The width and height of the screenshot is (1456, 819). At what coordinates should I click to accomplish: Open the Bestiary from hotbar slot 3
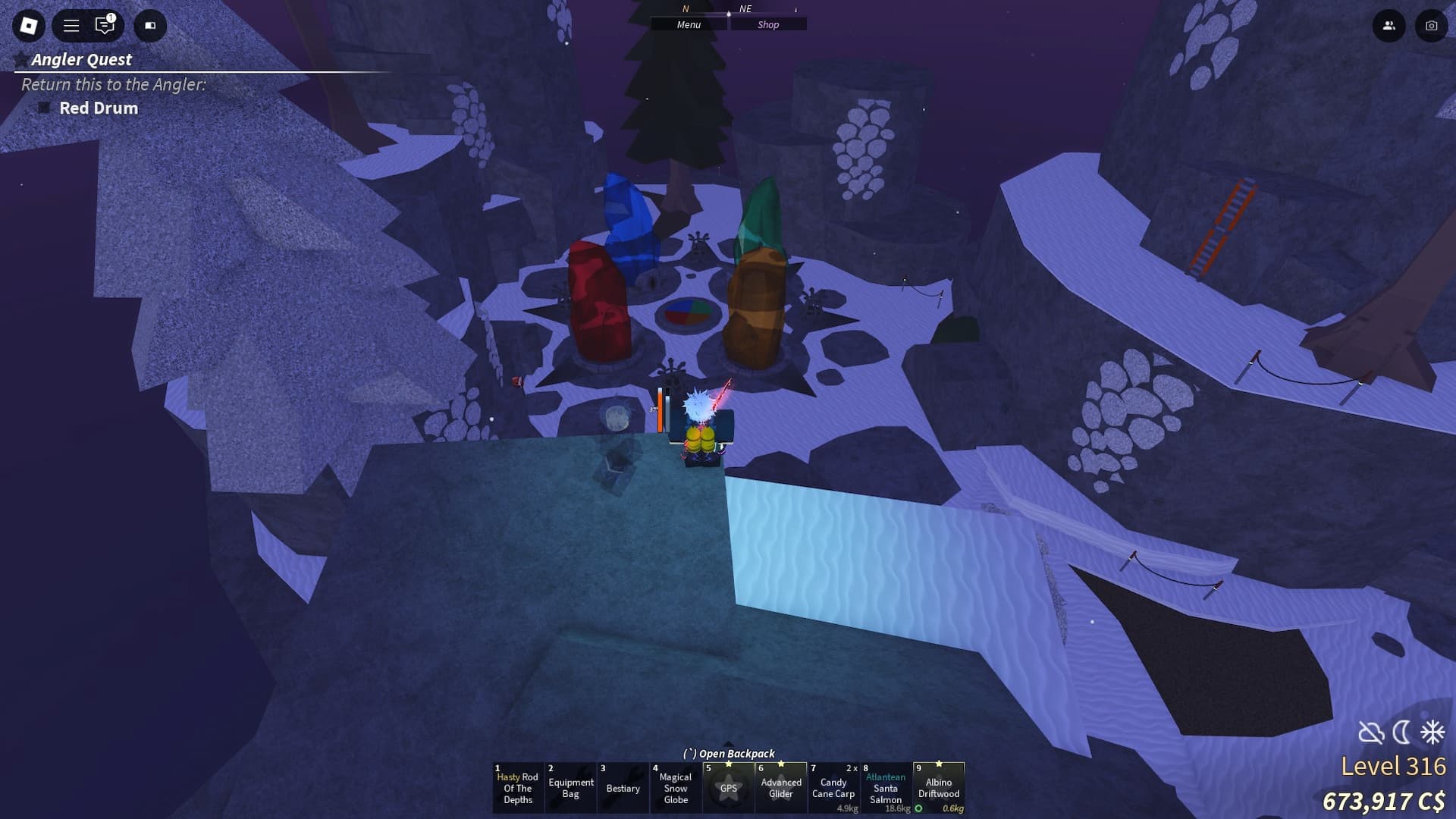[623, 788]
